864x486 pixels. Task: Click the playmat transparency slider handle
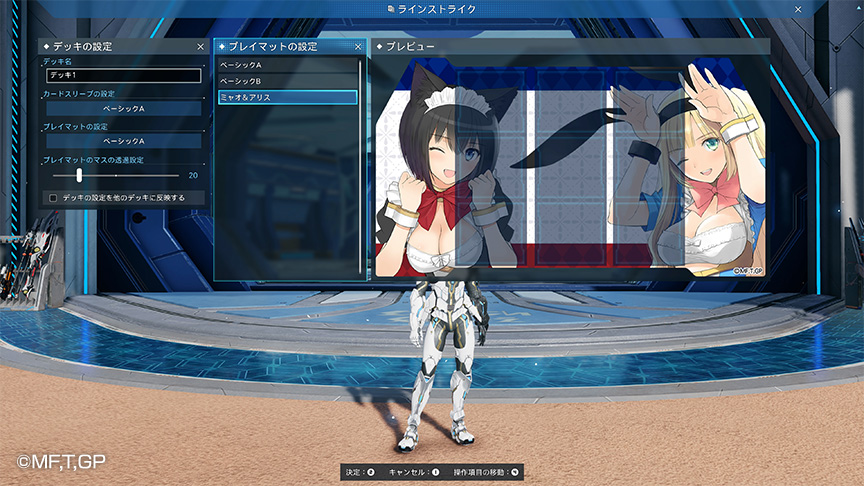pos(79,175)
